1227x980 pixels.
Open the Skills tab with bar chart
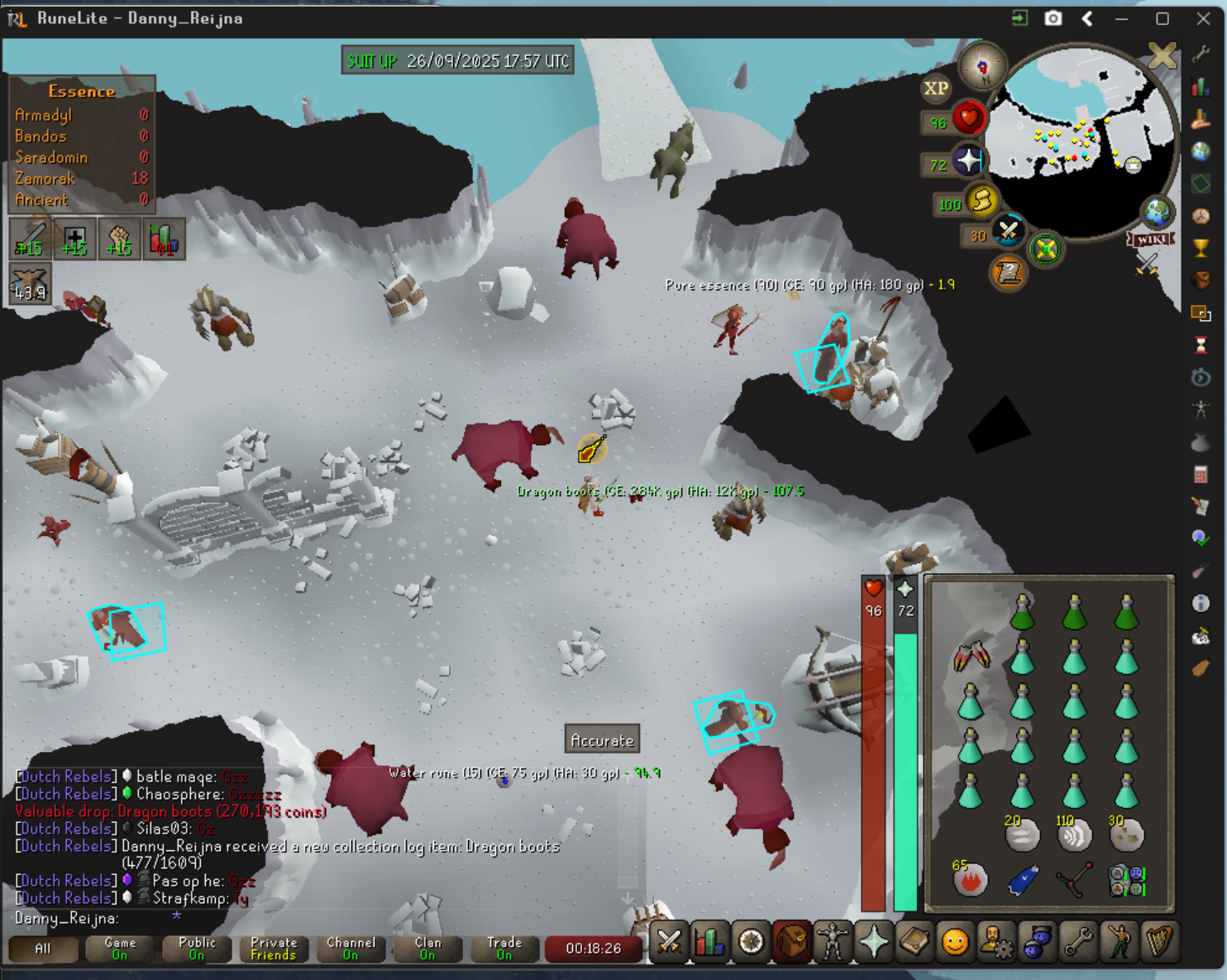pyautogui.click(x=709, y=942)
